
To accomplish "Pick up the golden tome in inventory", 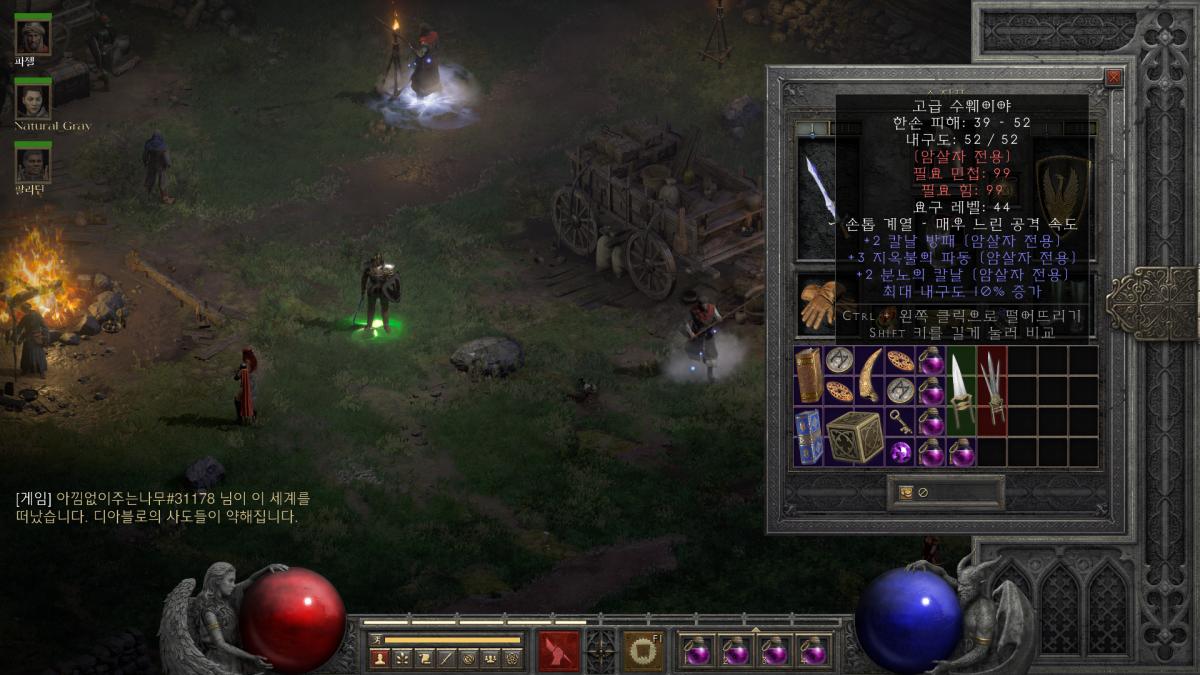I will [809, 375].
